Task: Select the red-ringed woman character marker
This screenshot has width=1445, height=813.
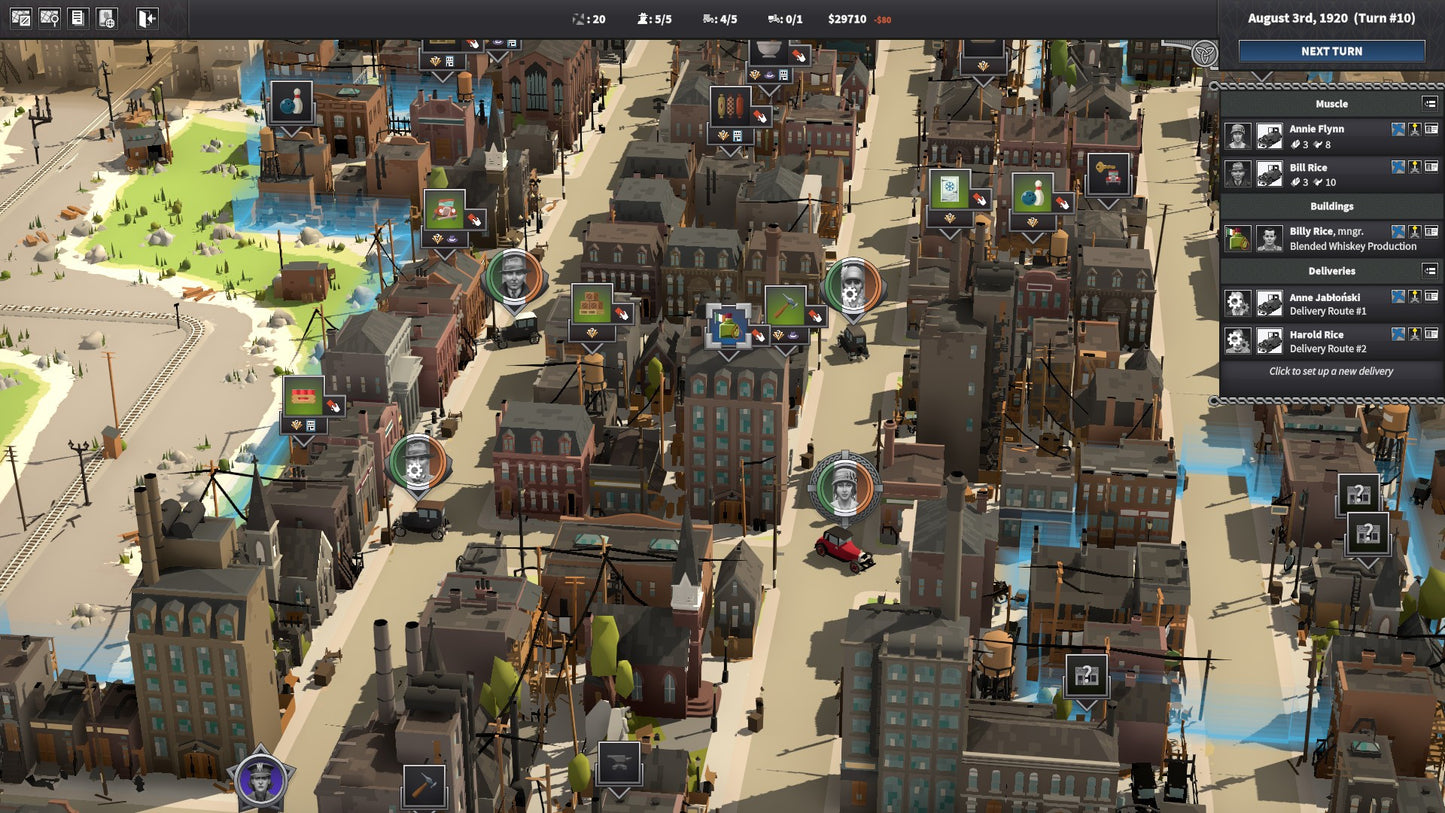Action: (845, 489)
